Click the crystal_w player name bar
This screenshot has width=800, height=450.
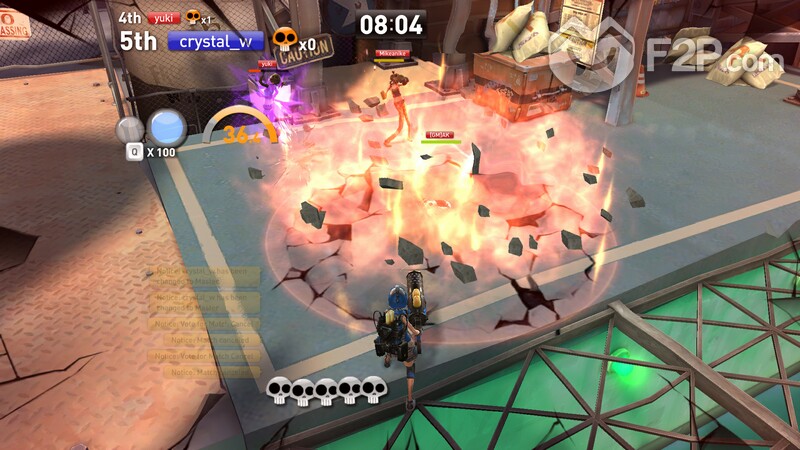point(216,41)
